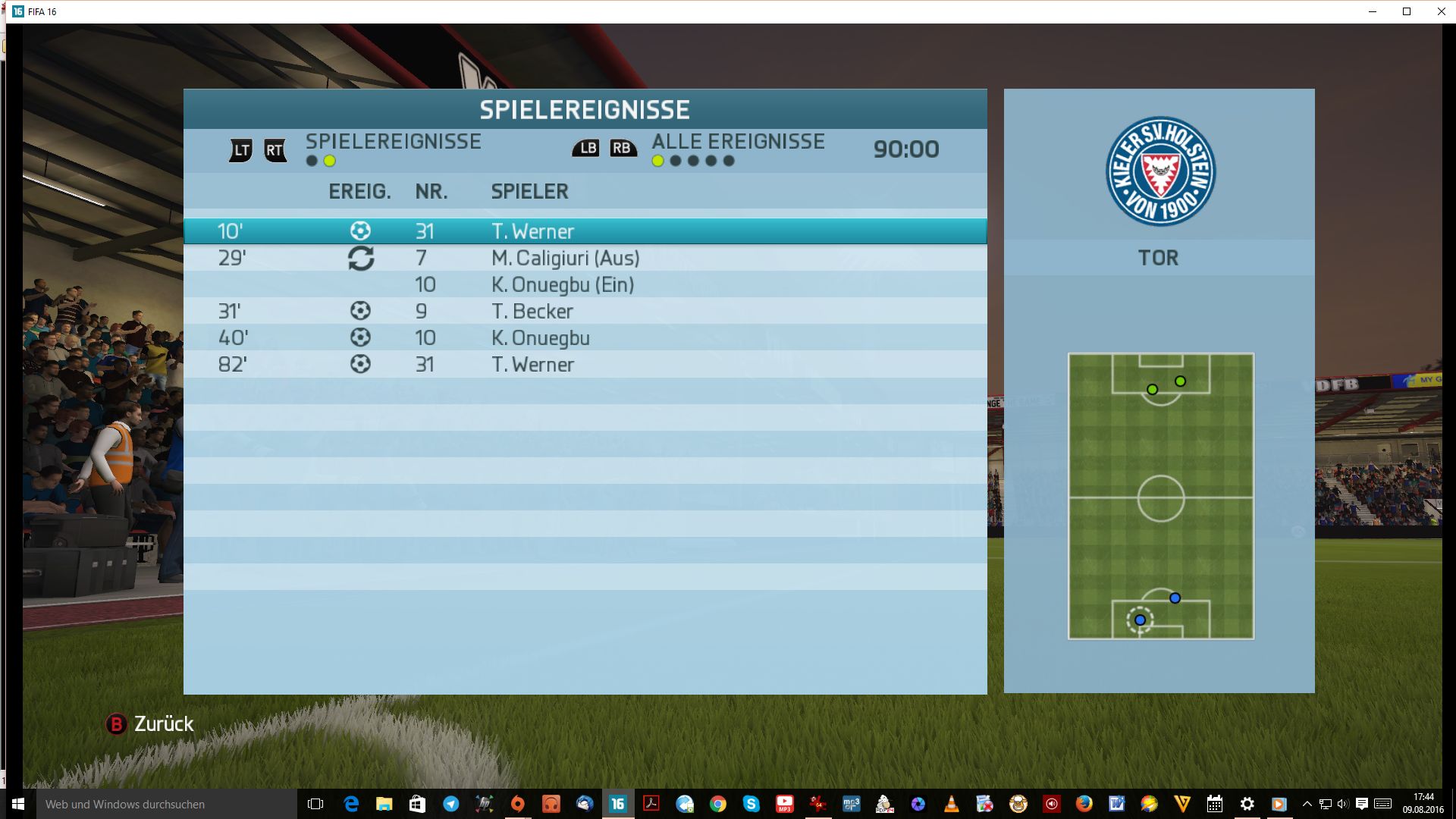The image size is (1456, 819).
Task: Switch to the Spielereignisse tab
Action: pos(393,142)
